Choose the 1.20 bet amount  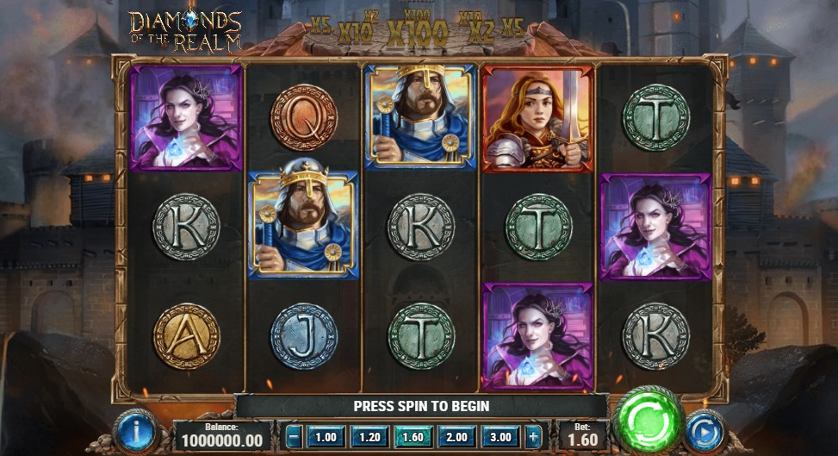[x=369, y=437]
